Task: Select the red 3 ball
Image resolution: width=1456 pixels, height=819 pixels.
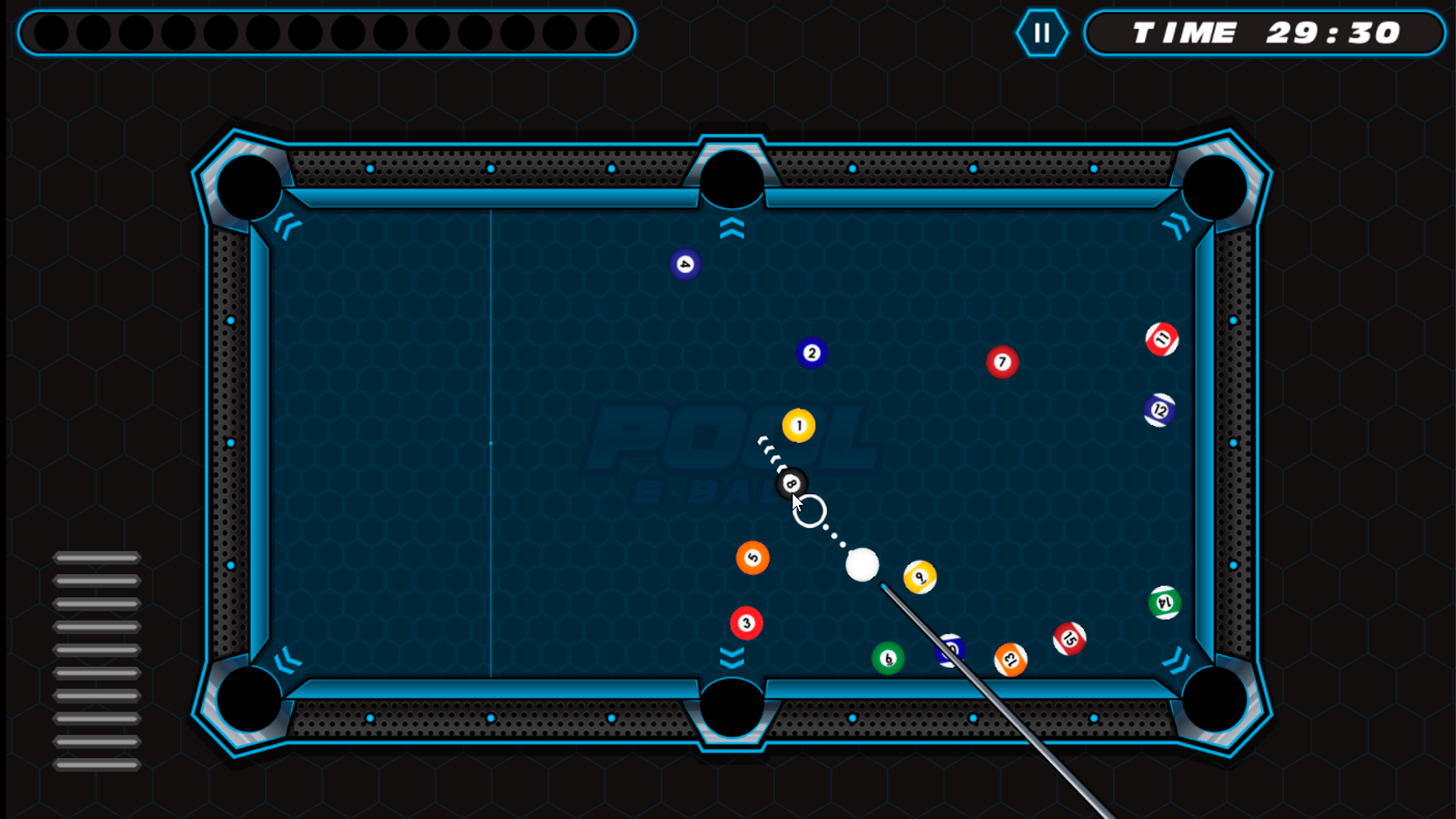Action: click(744, 622)
